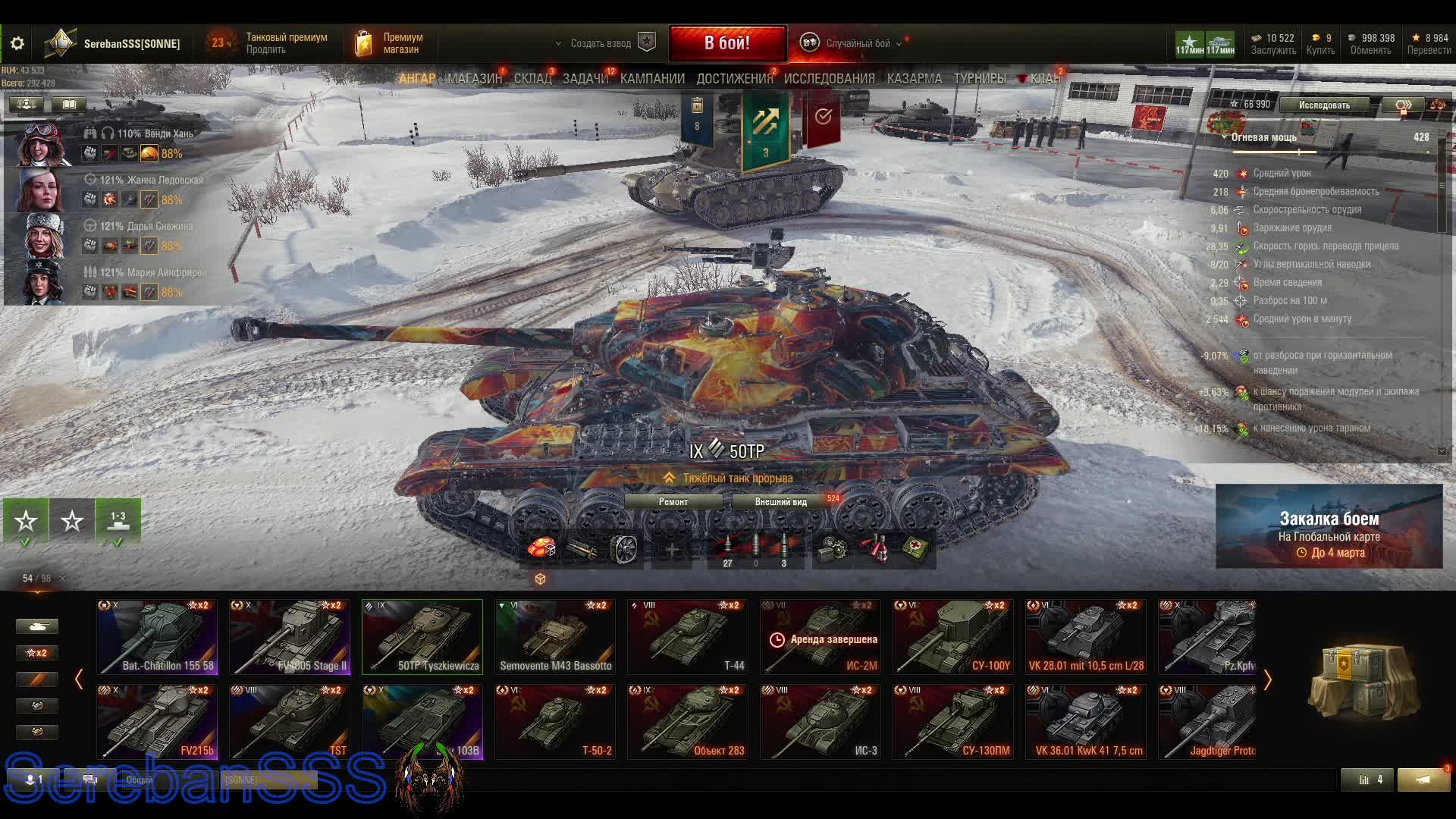1456x819 pixels.
Task: Open the Премиум магазин gift icon
Action: [364, 42]
